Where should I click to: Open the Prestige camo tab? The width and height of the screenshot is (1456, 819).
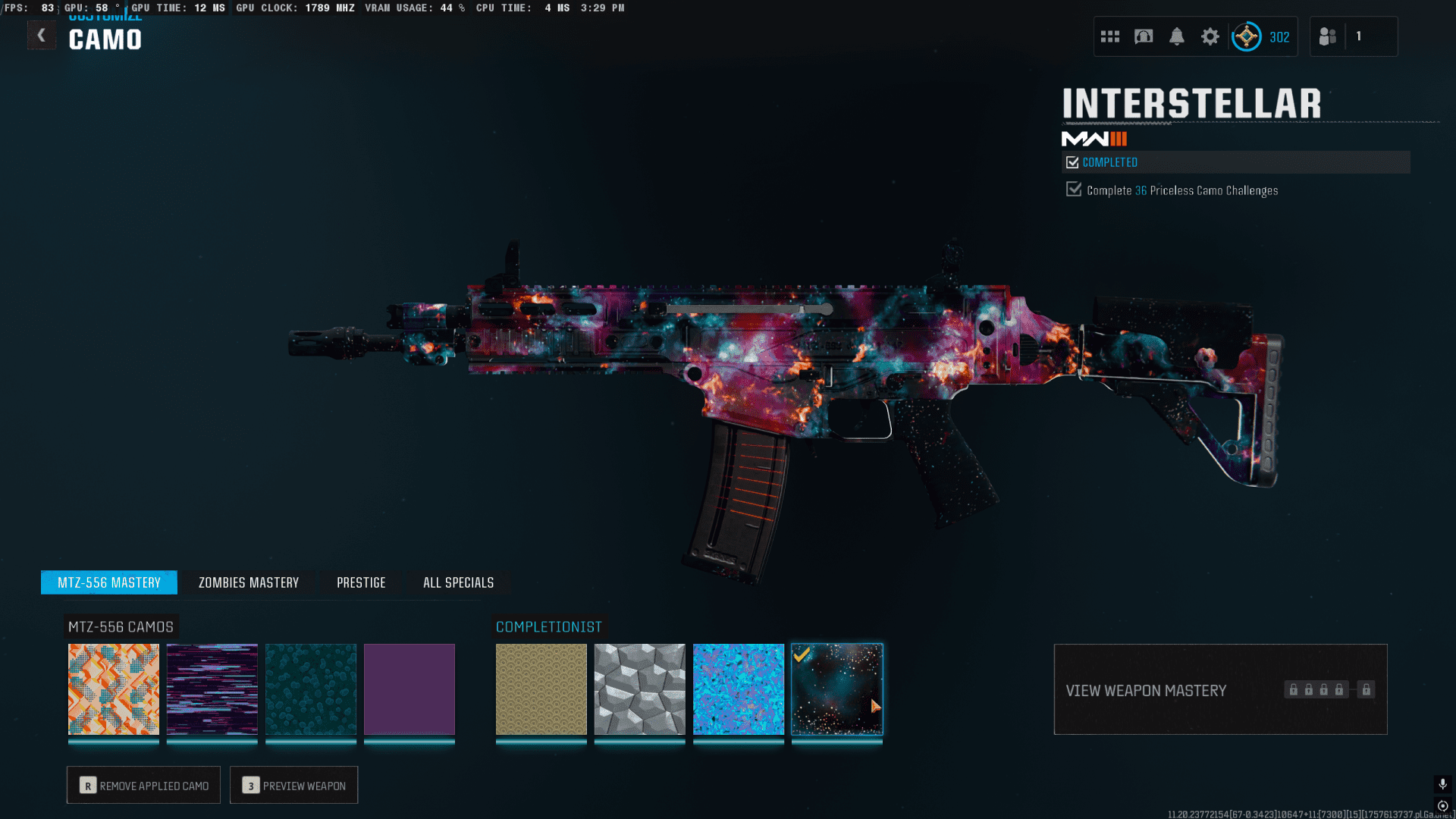pos(361,582)
